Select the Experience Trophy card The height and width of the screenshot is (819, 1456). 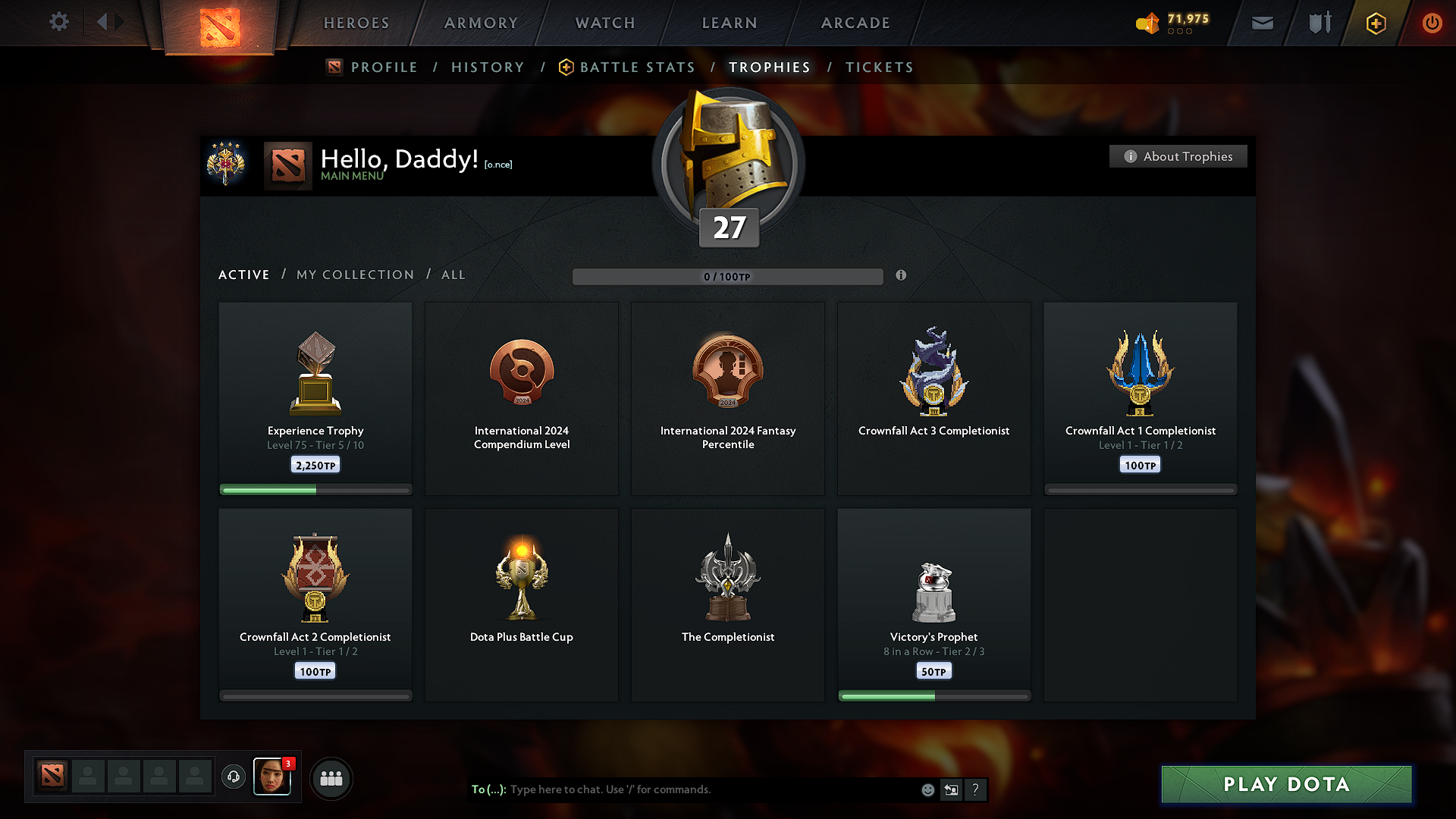pyautogui.click(x=315, y=398)
